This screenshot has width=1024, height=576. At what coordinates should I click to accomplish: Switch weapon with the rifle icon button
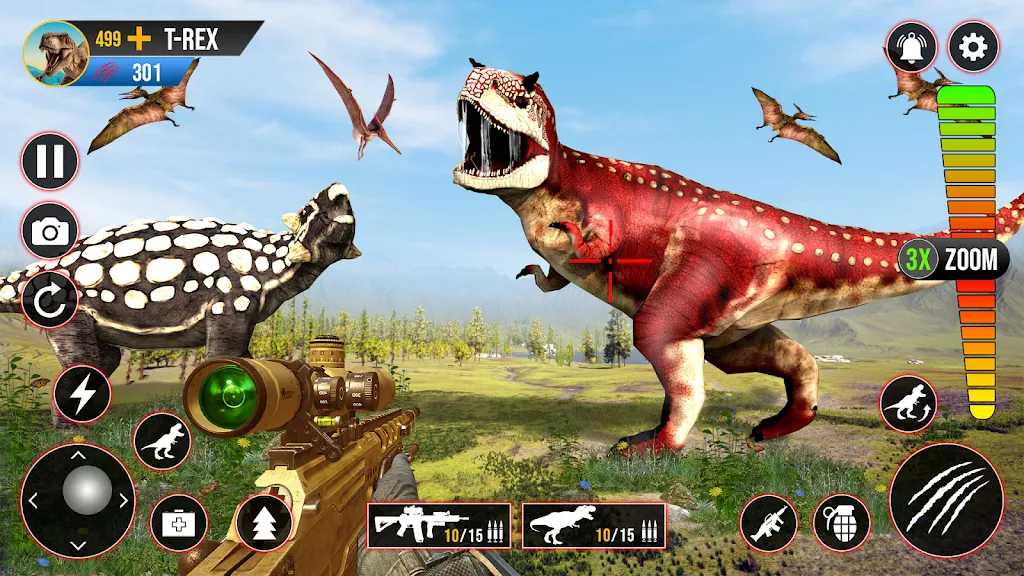768,522
